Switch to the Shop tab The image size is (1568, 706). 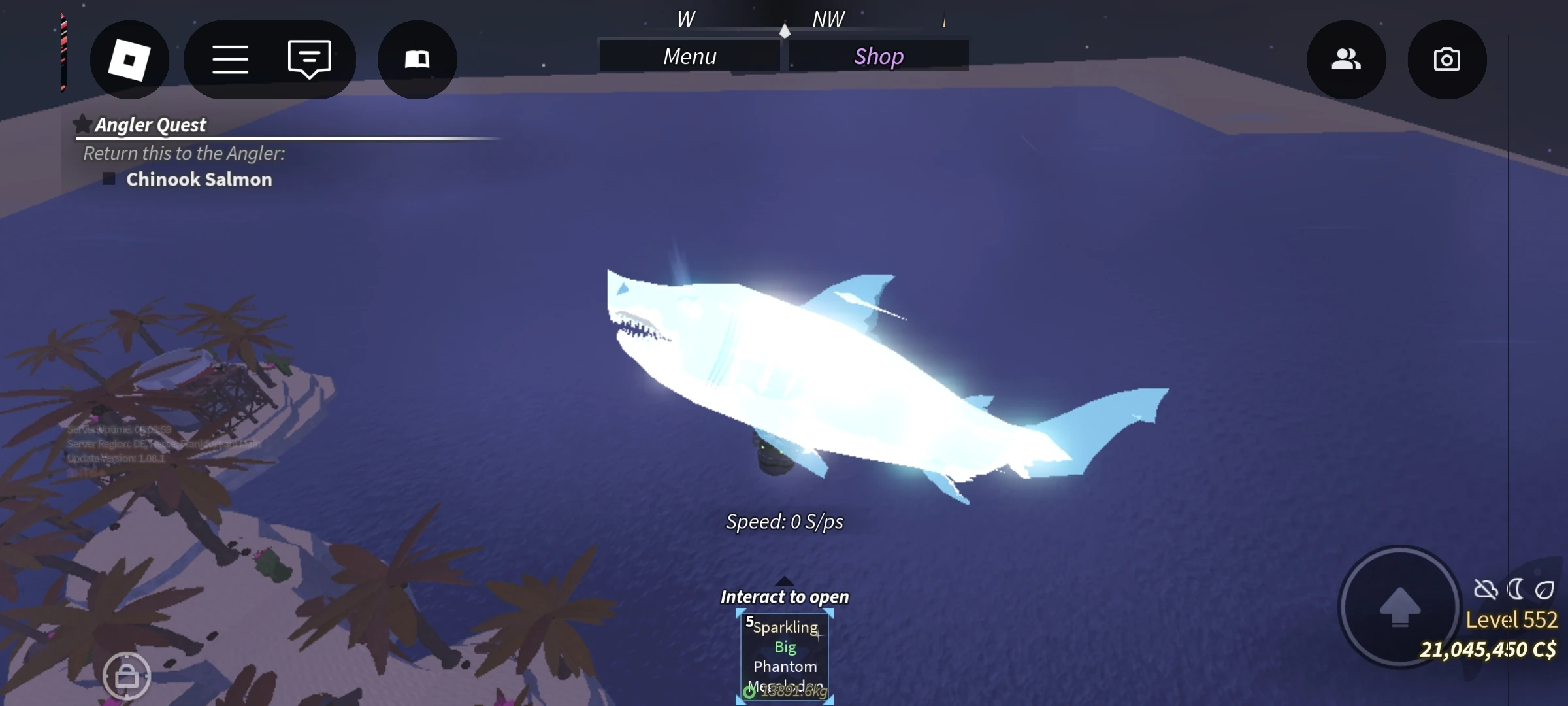tap(879, 56)
